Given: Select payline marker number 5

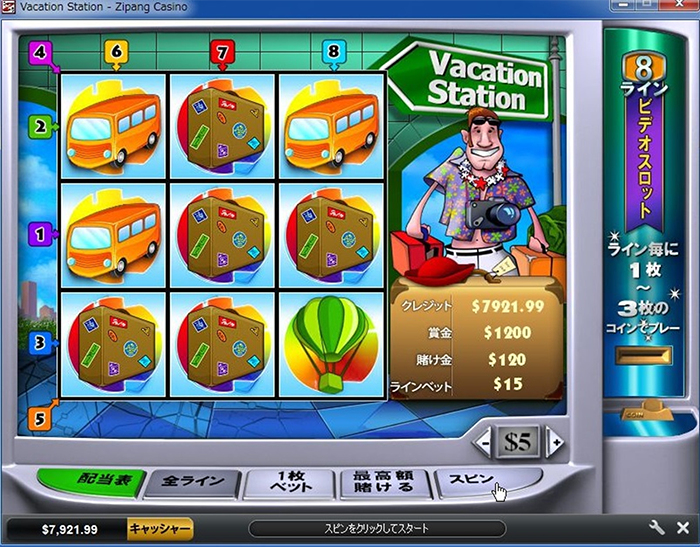Looking at the screenshot, I should pyautogui.click(x=41, y=418).
